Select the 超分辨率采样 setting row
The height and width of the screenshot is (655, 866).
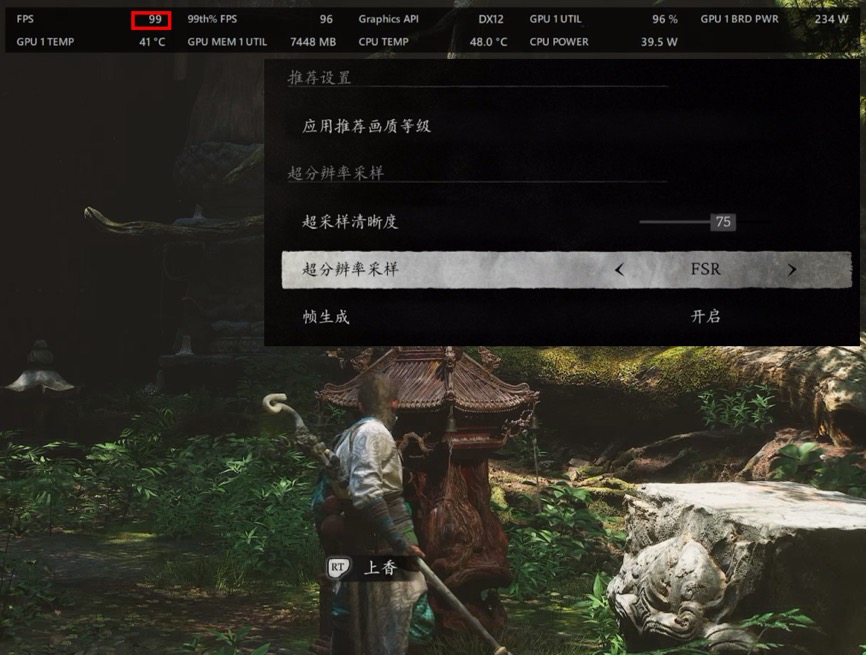[x=350, y=270]
